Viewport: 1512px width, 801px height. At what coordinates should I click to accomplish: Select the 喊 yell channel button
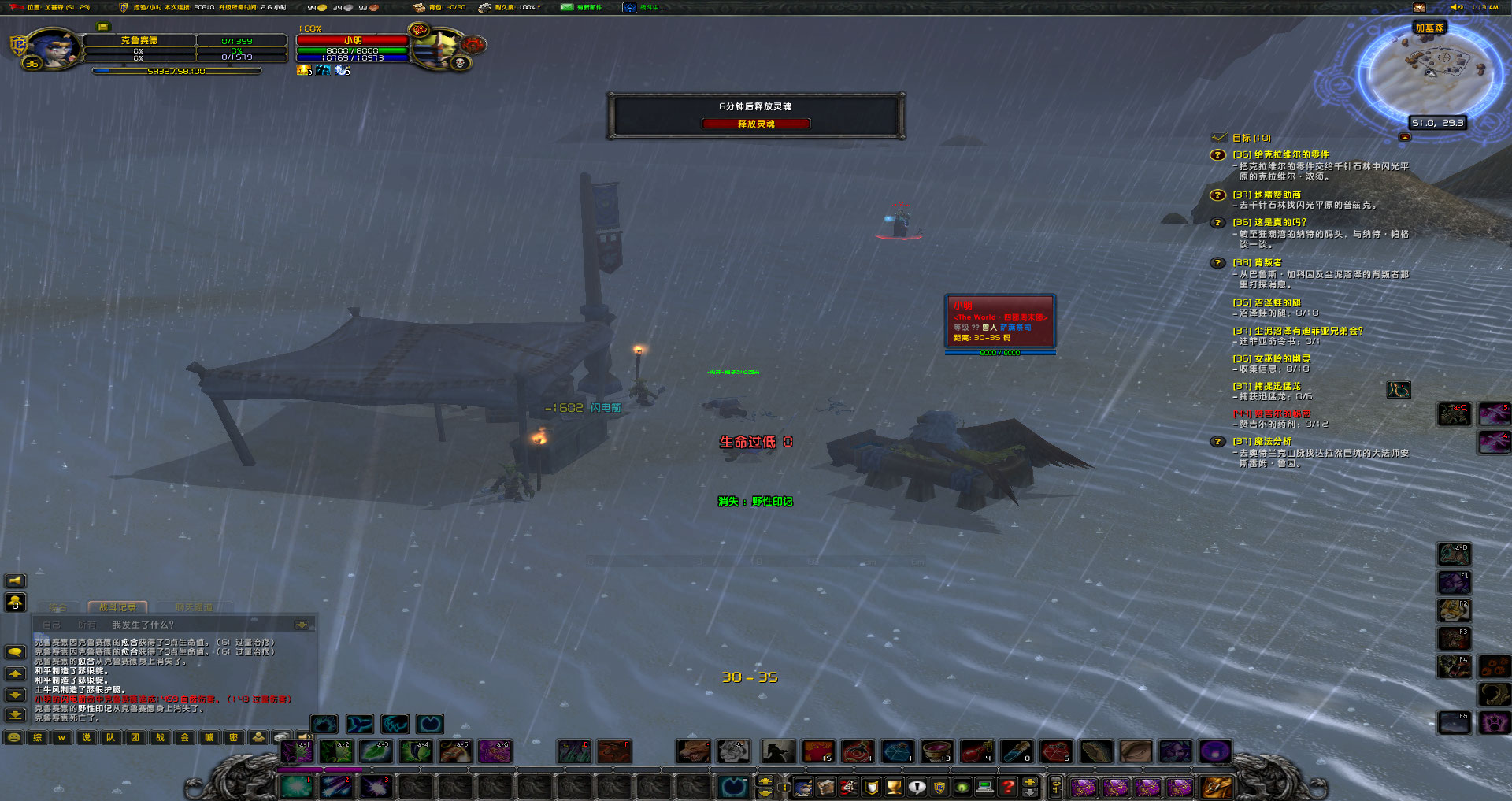(x=209, y=738)
